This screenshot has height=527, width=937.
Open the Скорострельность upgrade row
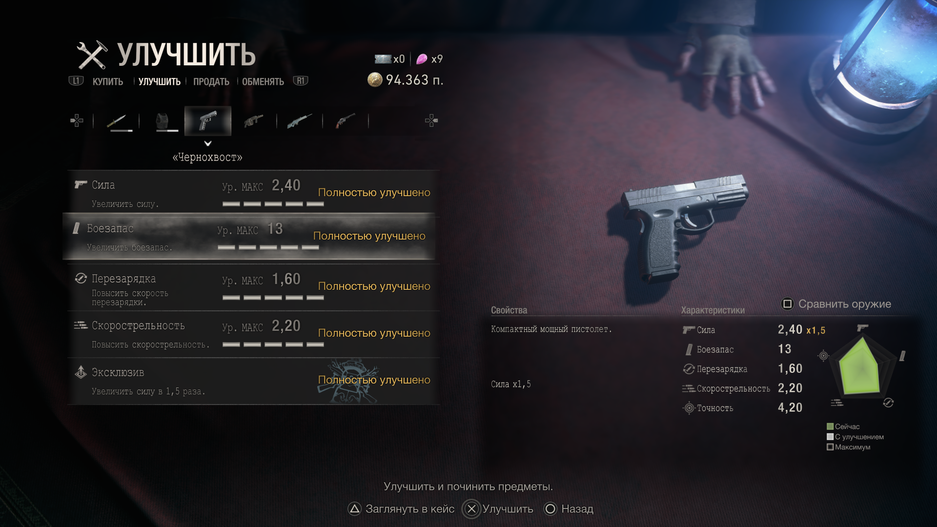click(x=250, y=333)
